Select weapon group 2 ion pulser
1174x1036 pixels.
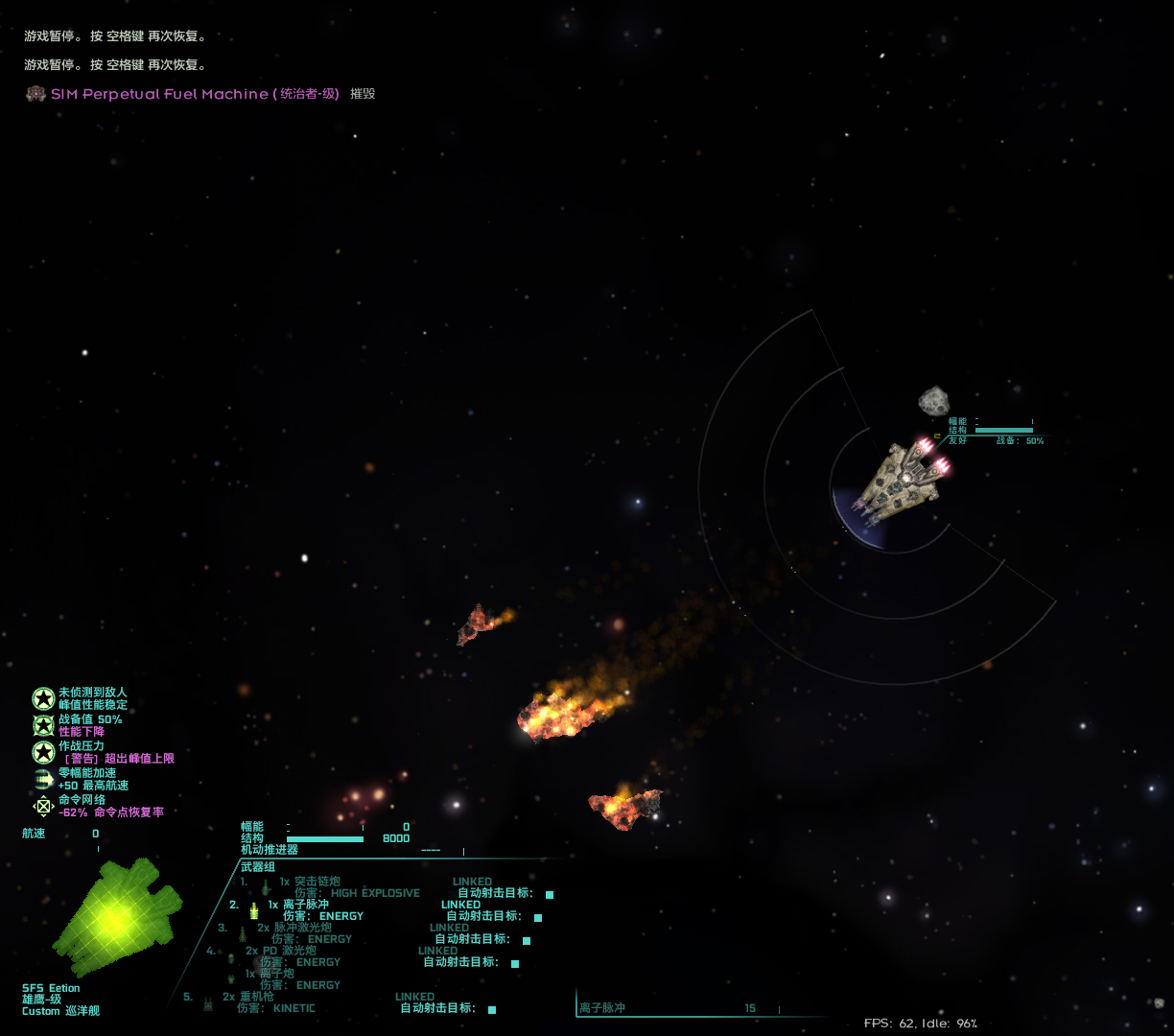305,905
